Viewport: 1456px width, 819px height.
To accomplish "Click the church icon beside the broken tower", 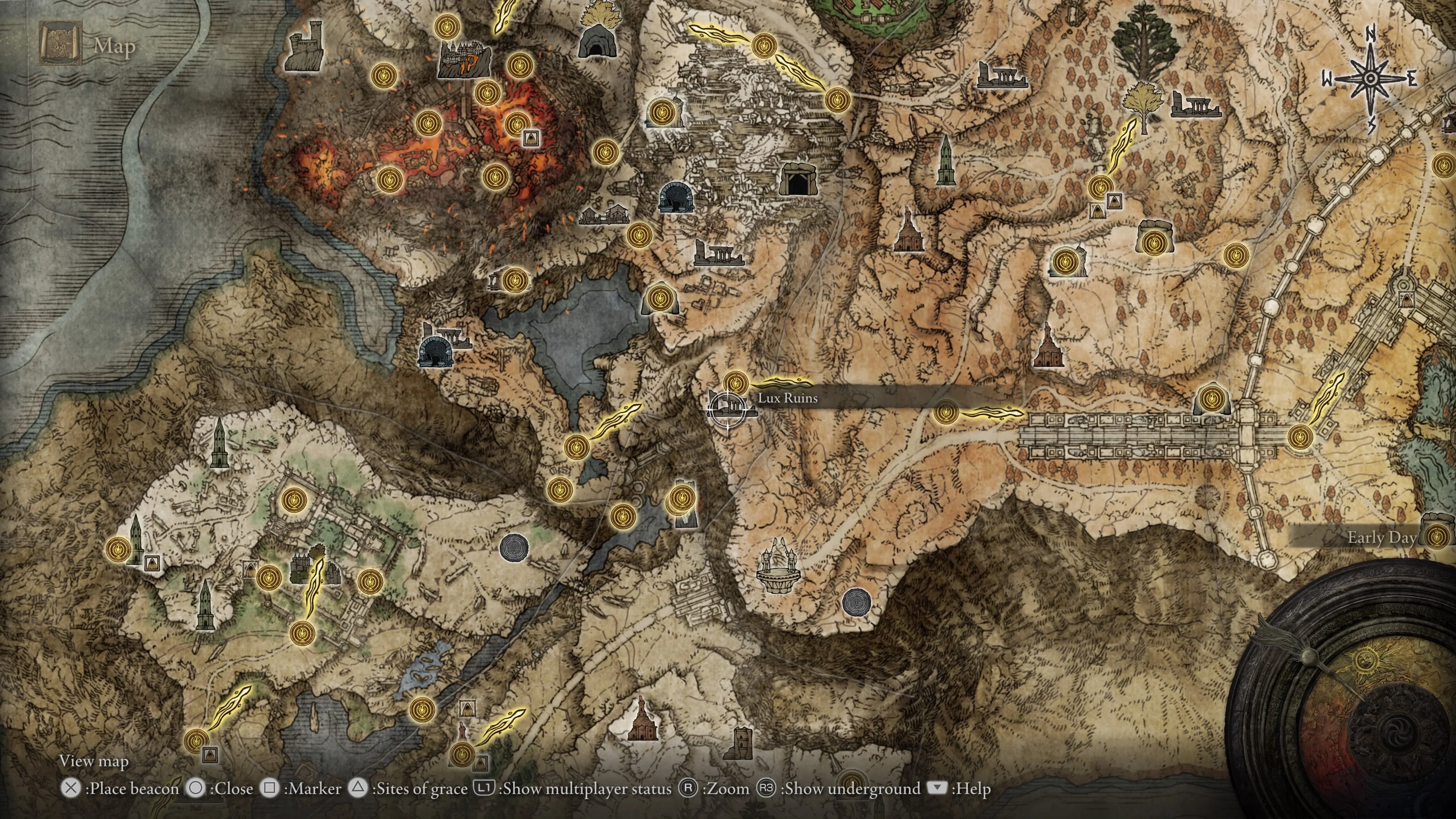I will pos(642,720).
